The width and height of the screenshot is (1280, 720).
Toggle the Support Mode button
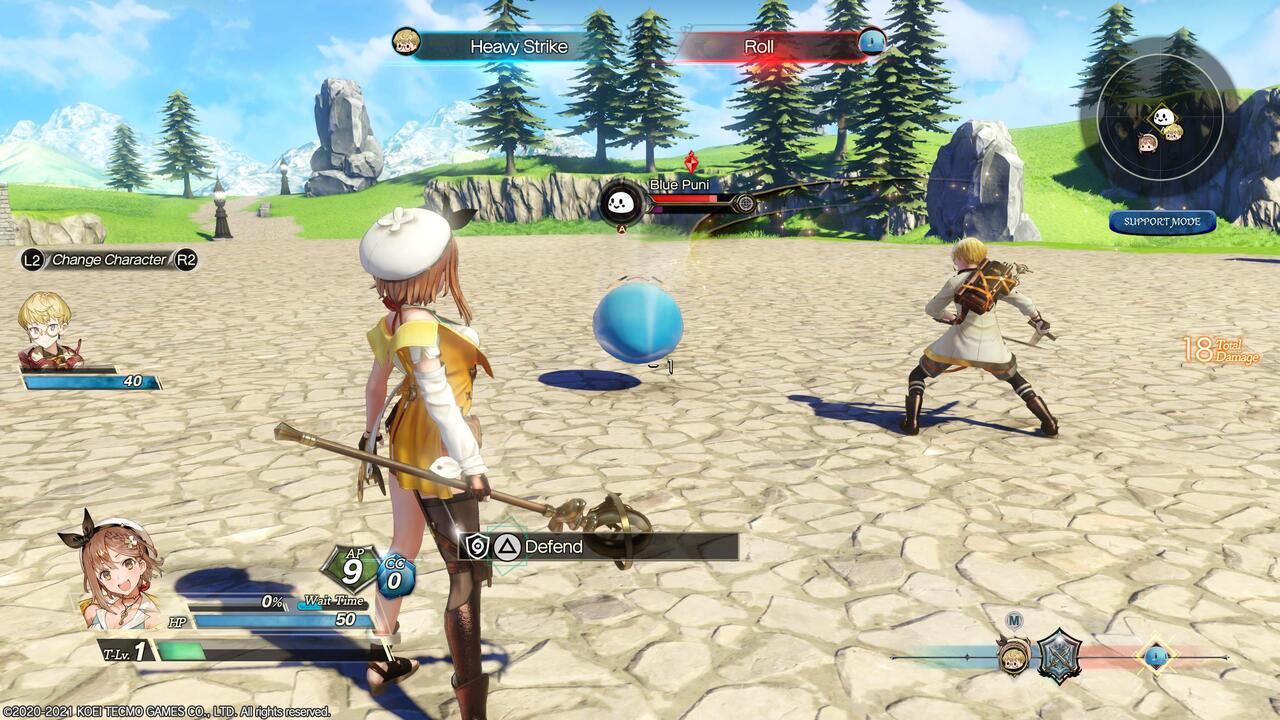1162,222
